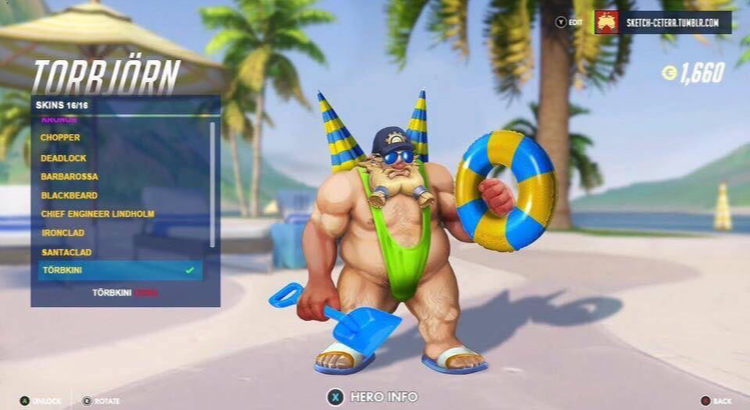Screen dimensions: 750x410
Task: Pick the Santaclad skin entry
Action: click(x=66, y=251)
